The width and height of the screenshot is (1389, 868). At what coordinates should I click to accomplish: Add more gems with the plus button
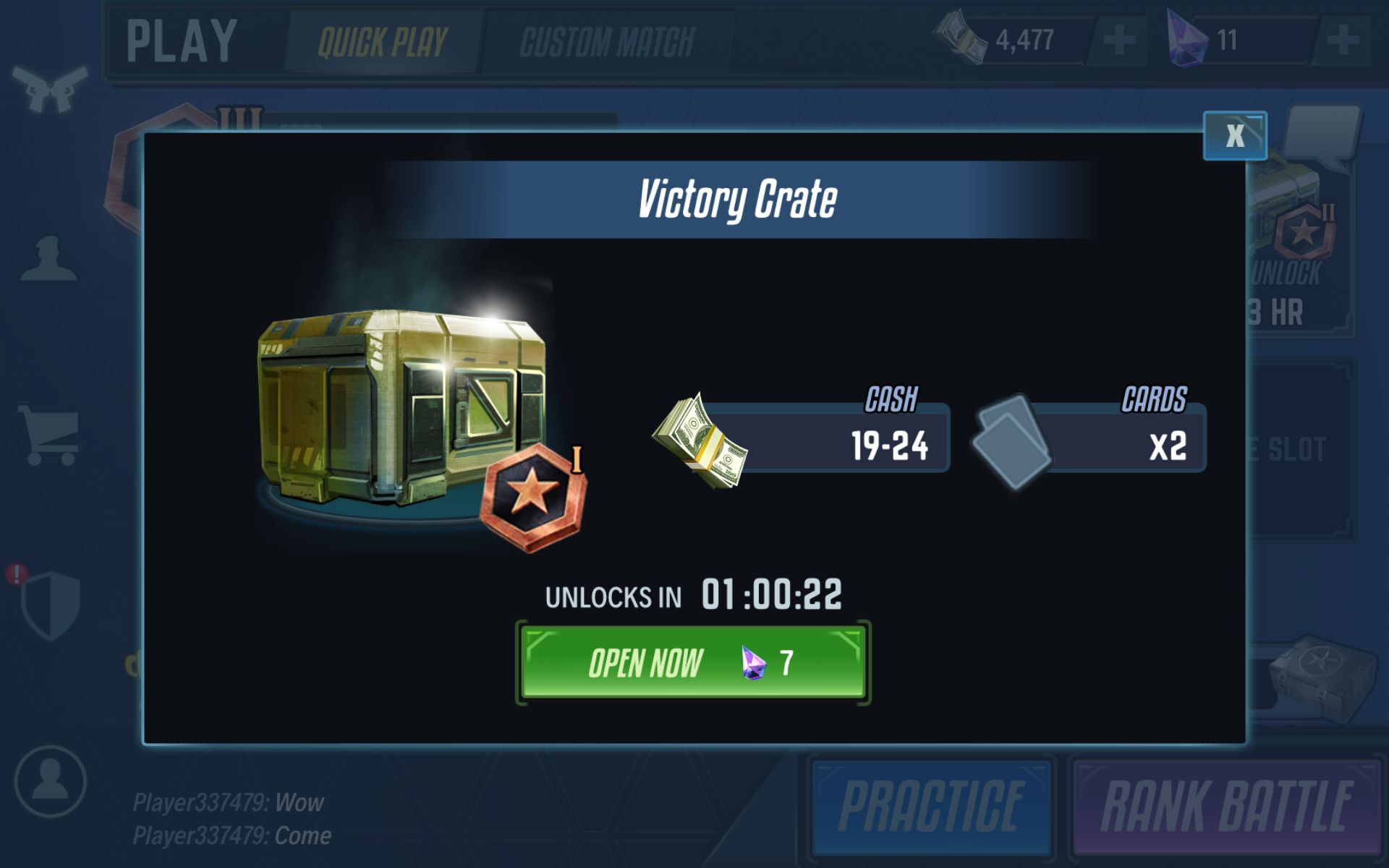coord(1343,40)
